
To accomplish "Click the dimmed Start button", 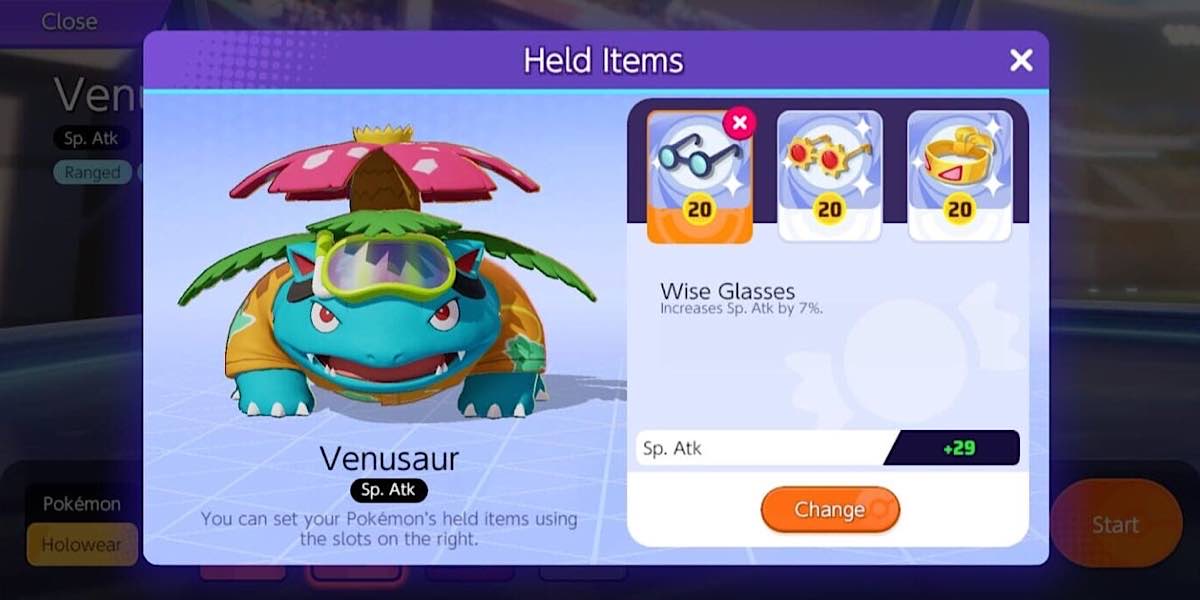I will point(1114,524).
